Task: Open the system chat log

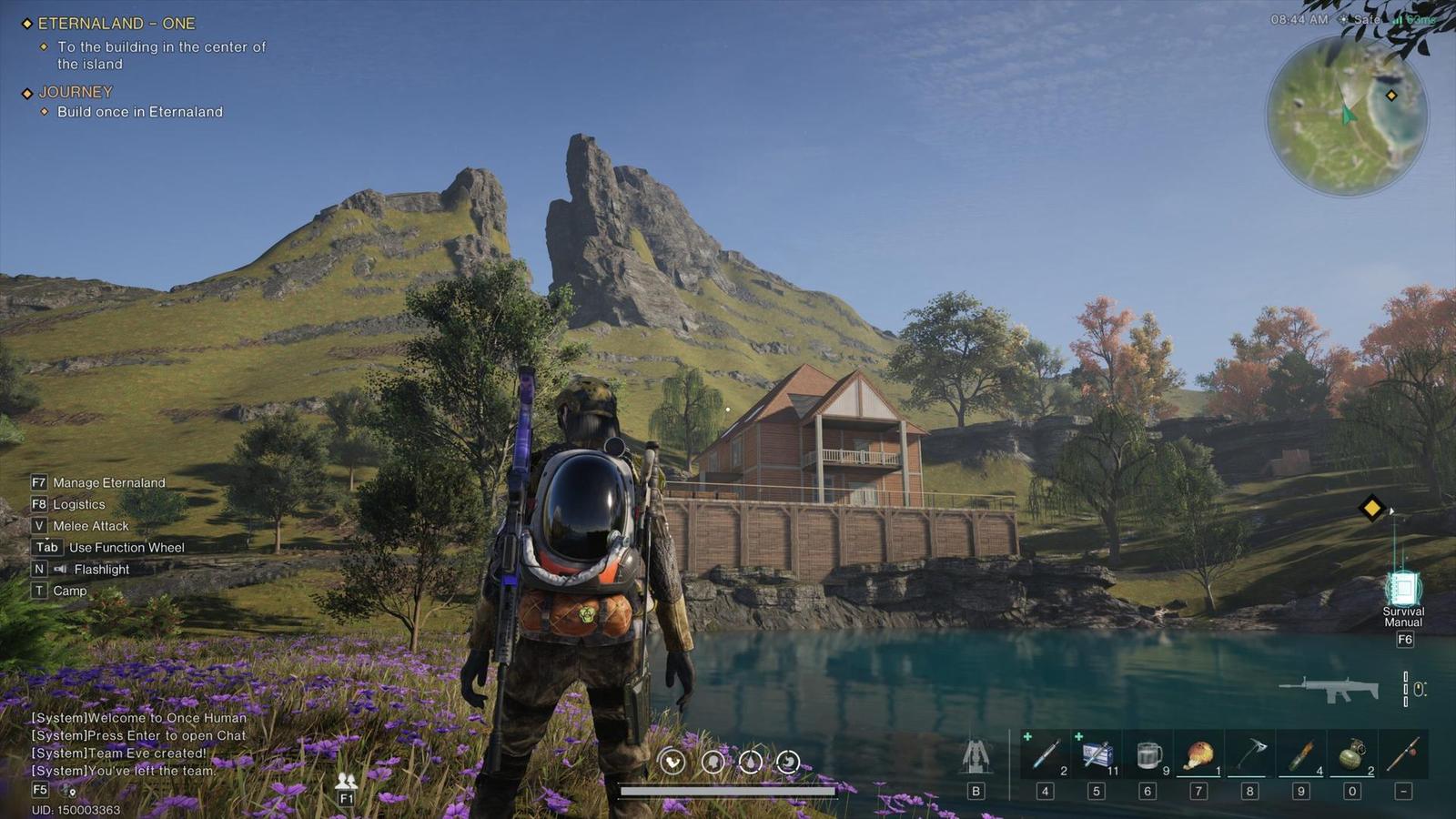Action: tap(138, 743)
